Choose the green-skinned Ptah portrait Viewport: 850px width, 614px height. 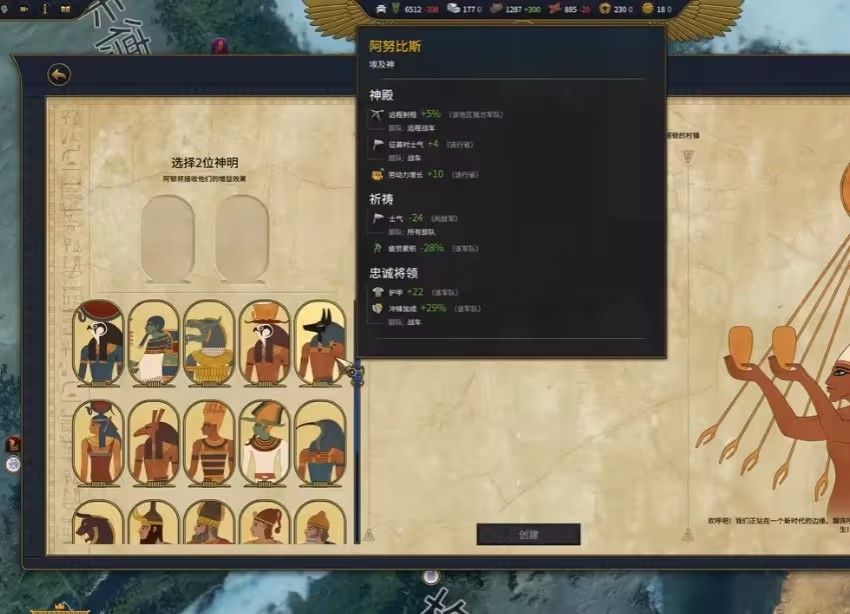point(154,343)
